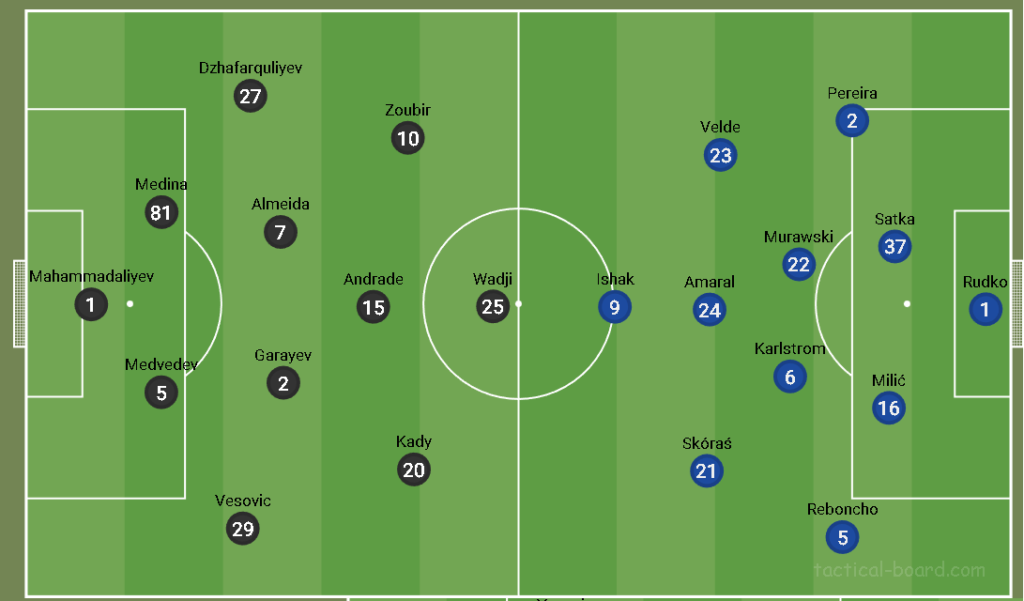Choose Pereira's blue number 2 token
Viewport: 1024px width, 601px height.
(852, 122)
